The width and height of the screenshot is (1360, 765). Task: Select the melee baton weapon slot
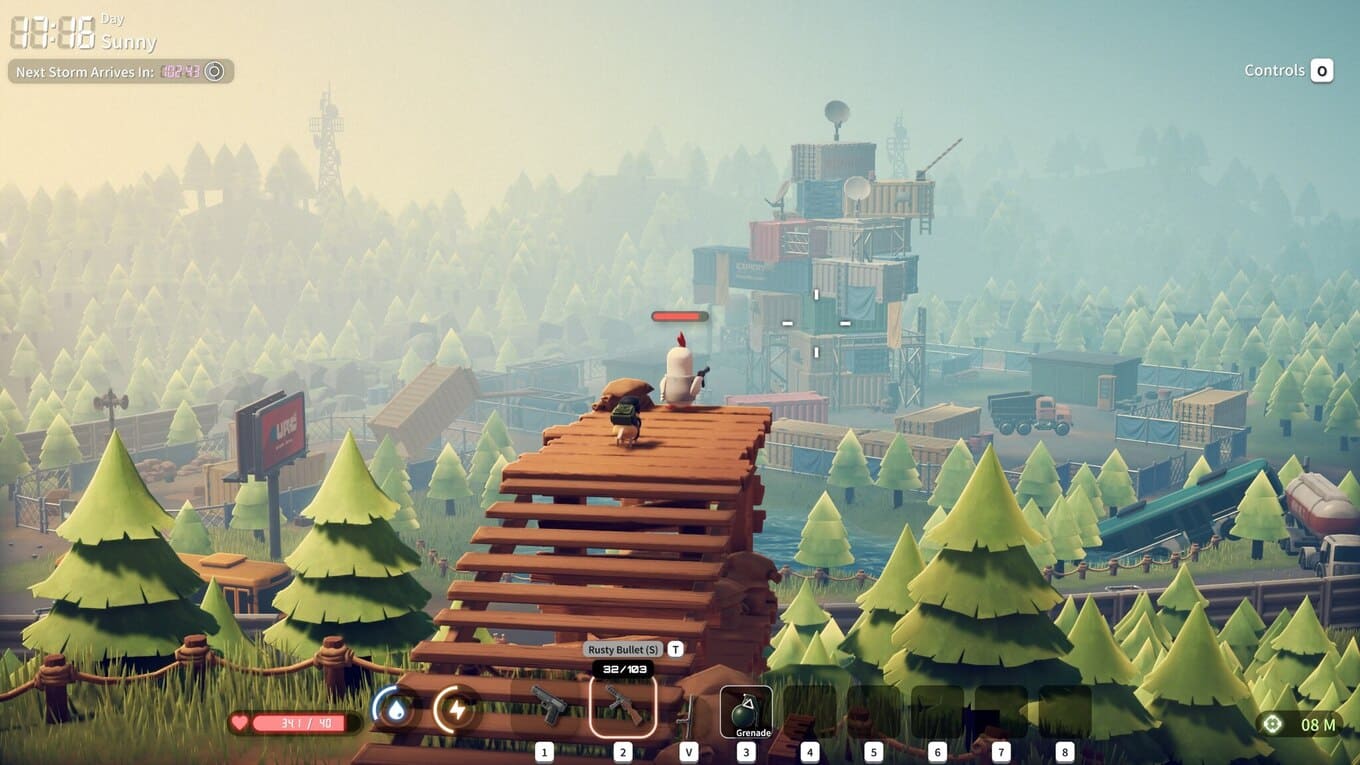687,713
